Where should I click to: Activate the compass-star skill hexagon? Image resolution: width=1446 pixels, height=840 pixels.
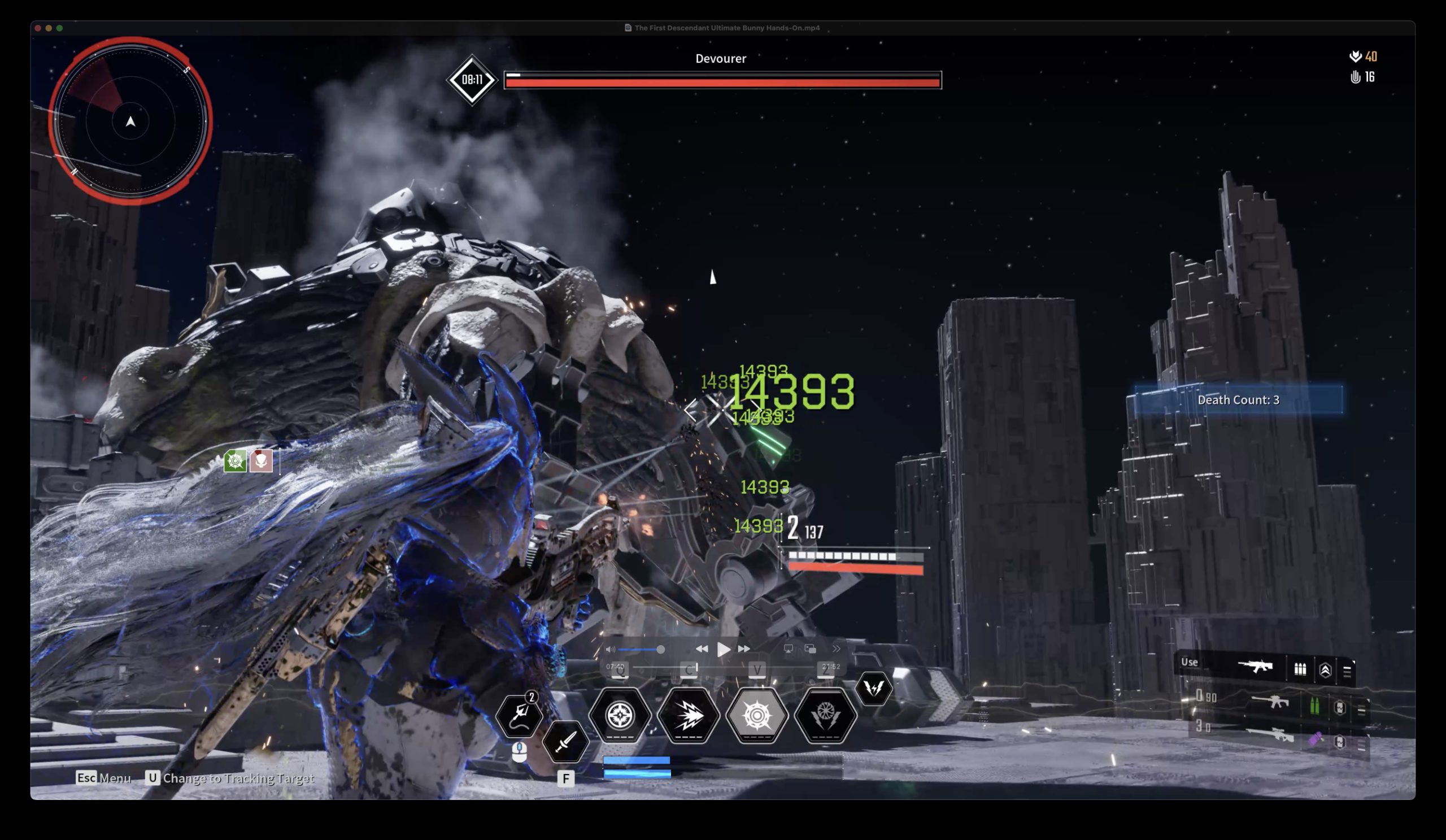click(619, 715)
